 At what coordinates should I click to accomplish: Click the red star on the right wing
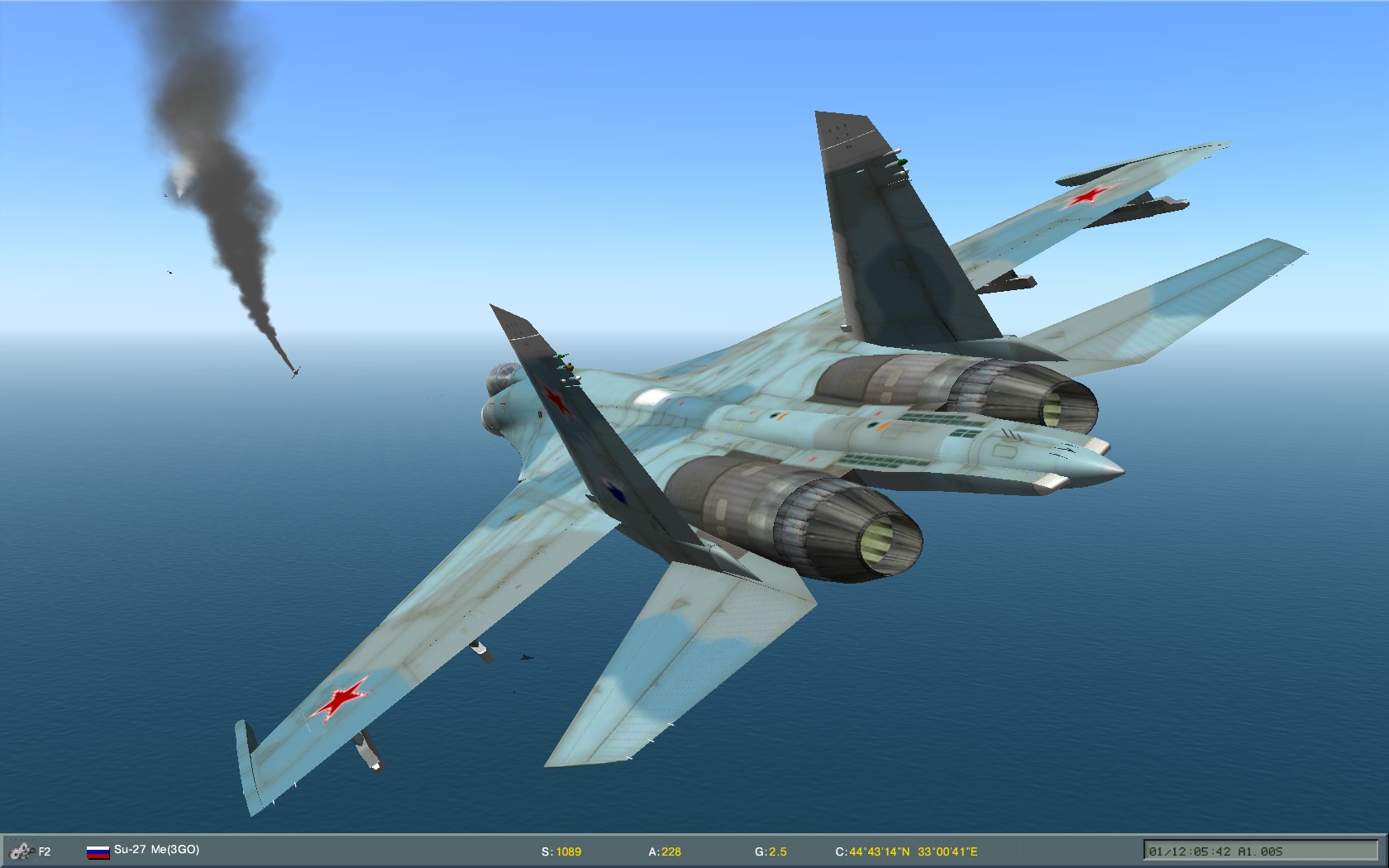1091,196
